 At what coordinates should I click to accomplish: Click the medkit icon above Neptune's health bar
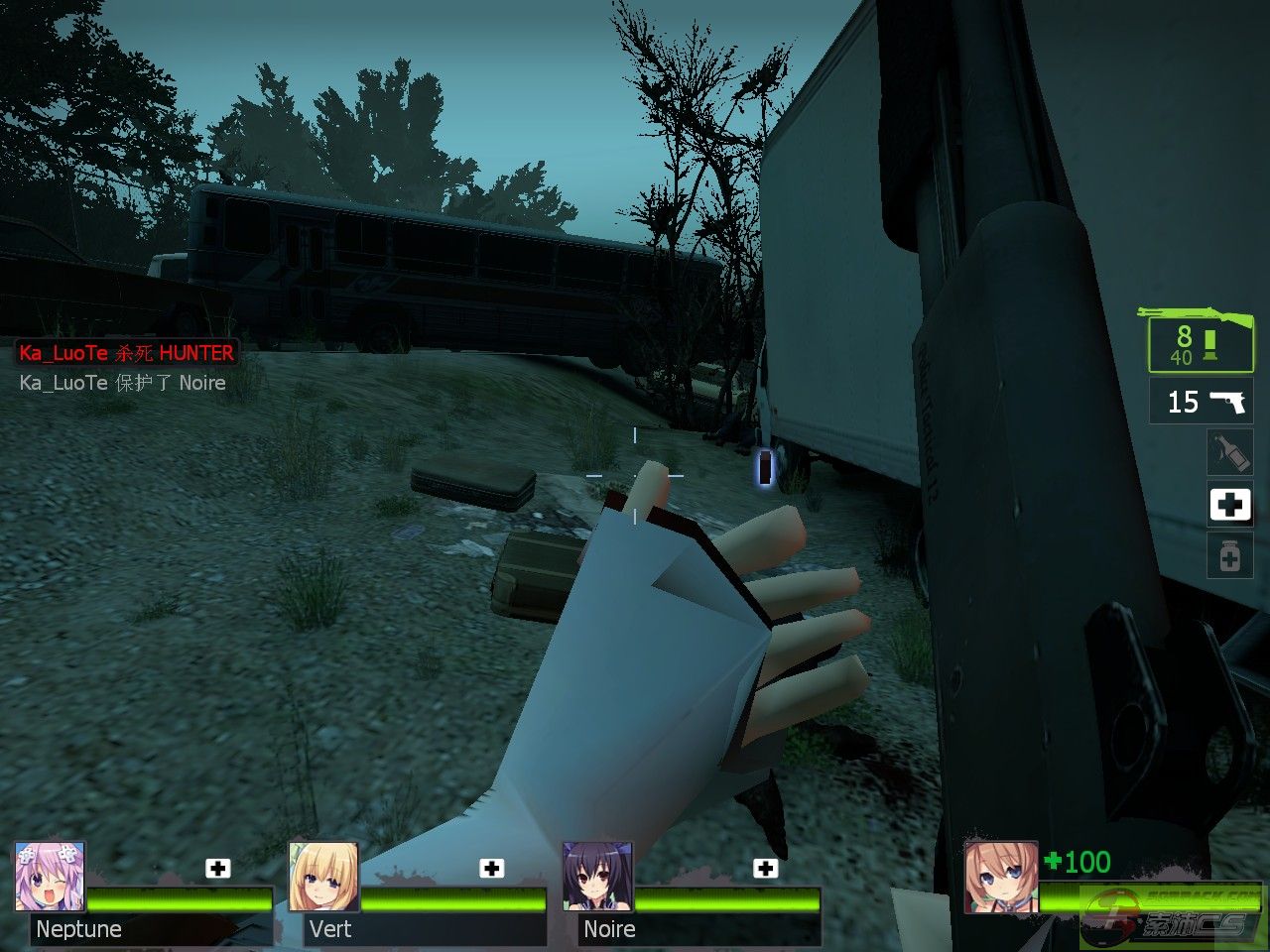click(x=218, y=869)
